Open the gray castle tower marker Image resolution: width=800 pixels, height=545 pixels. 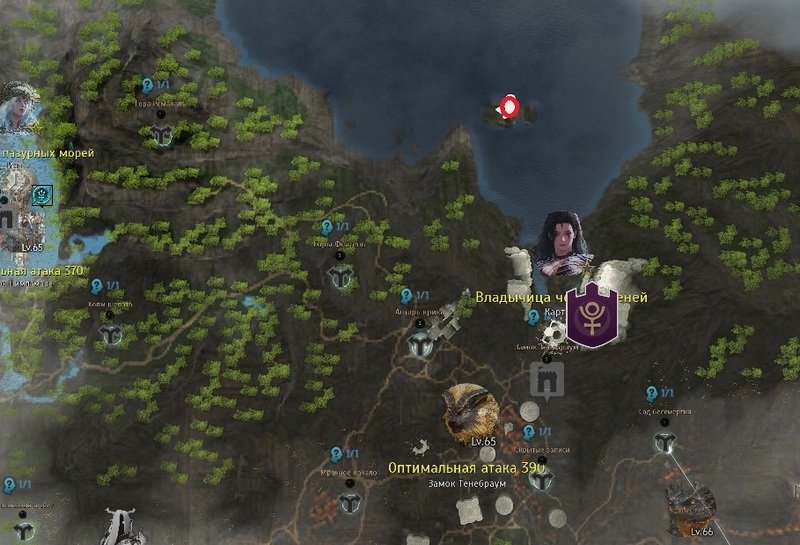point(547,379)
